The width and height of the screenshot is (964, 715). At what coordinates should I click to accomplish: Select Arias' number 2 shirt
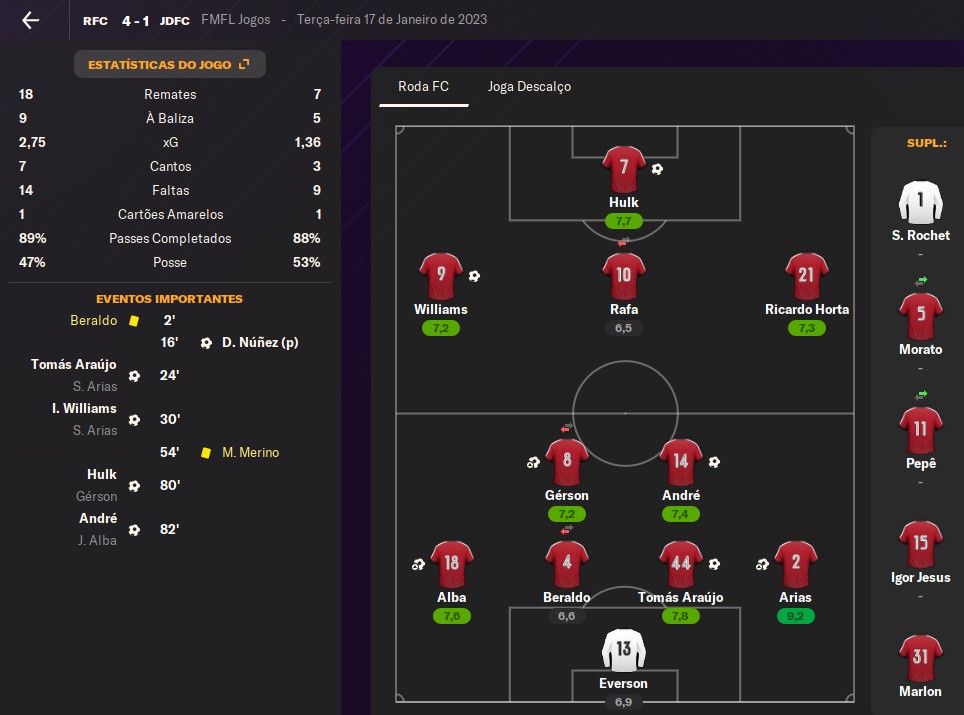796,564
